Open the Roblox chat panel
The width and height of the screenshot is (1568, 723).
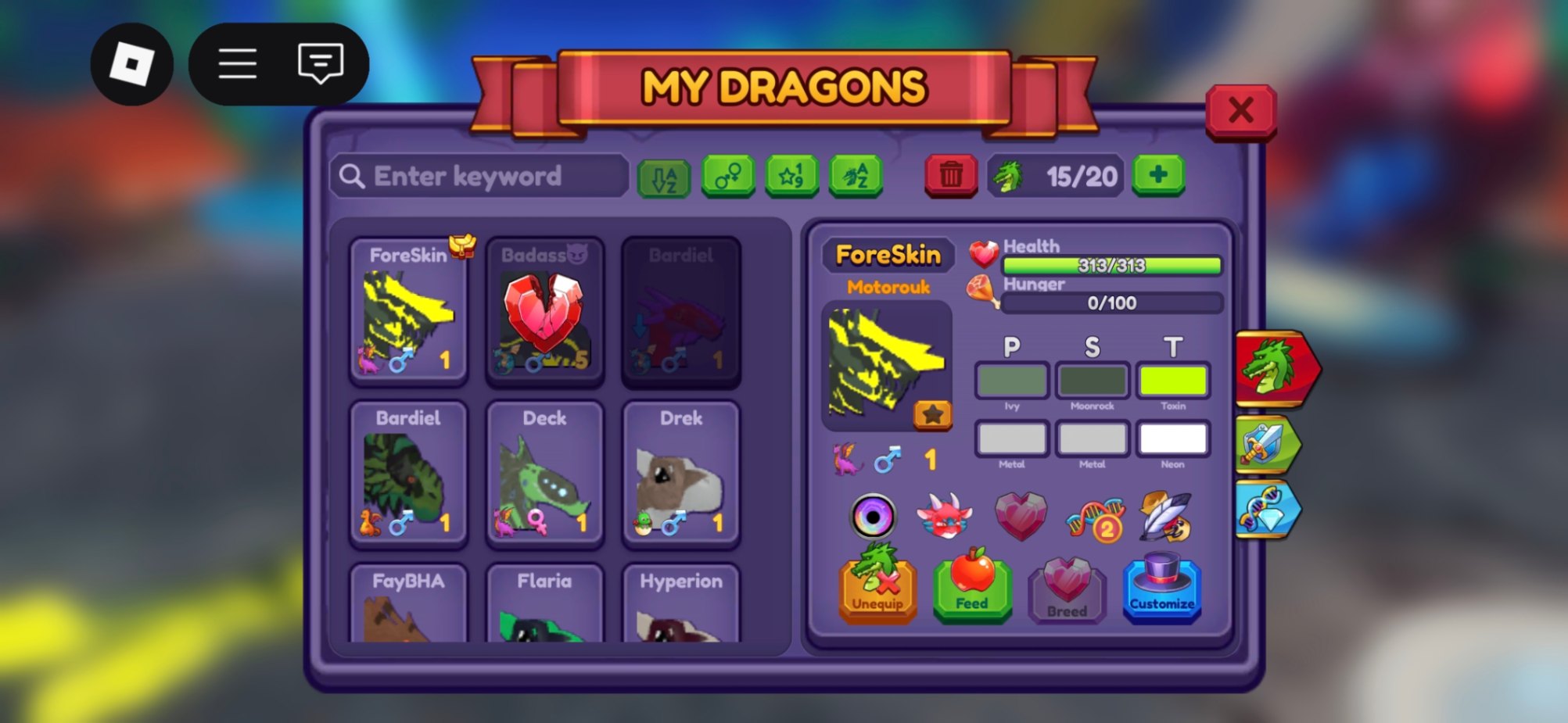[319, 63]
